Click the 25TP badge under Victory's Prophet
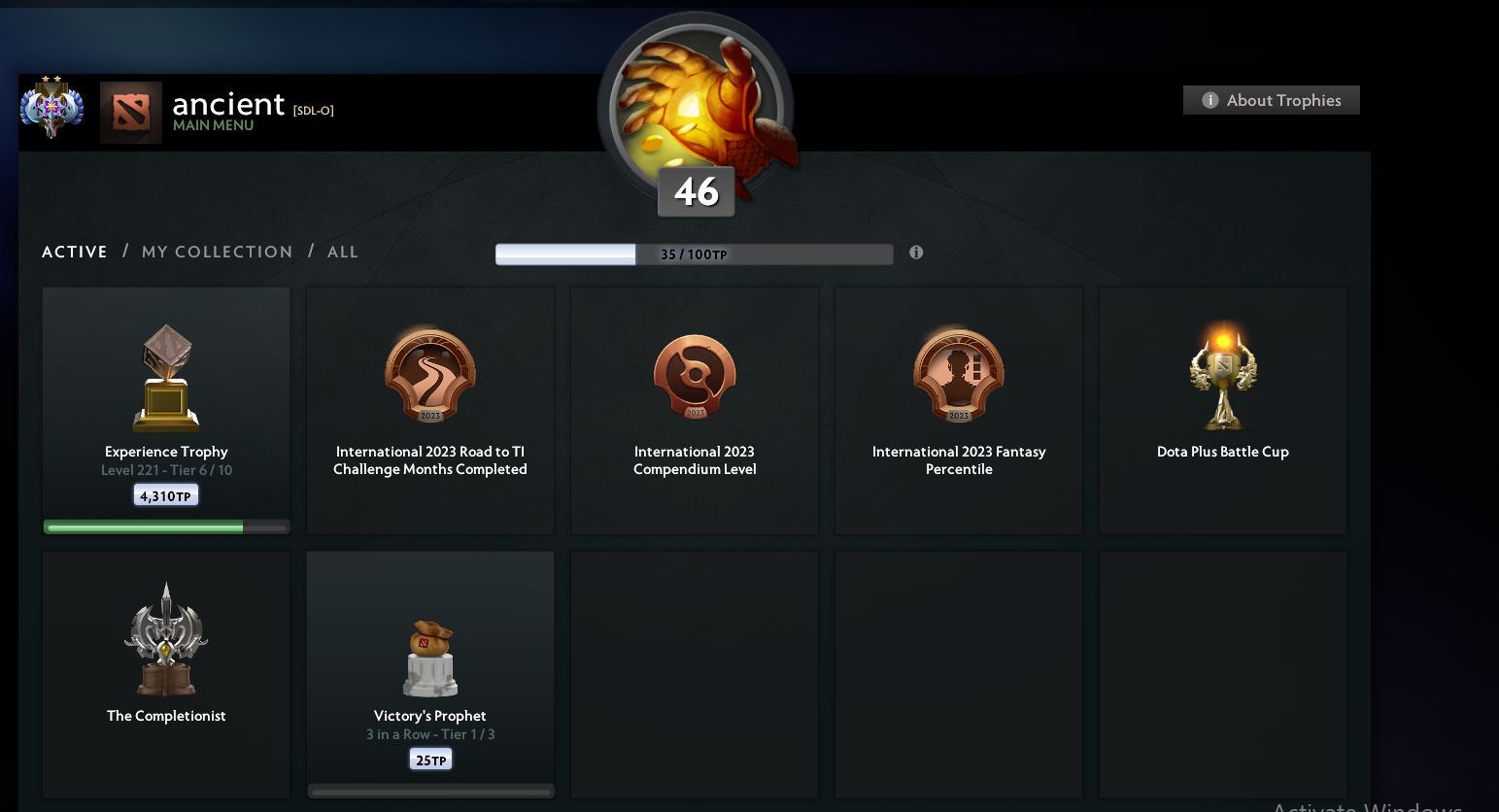This screenshot has width=1499, height=812. point(430,759)
